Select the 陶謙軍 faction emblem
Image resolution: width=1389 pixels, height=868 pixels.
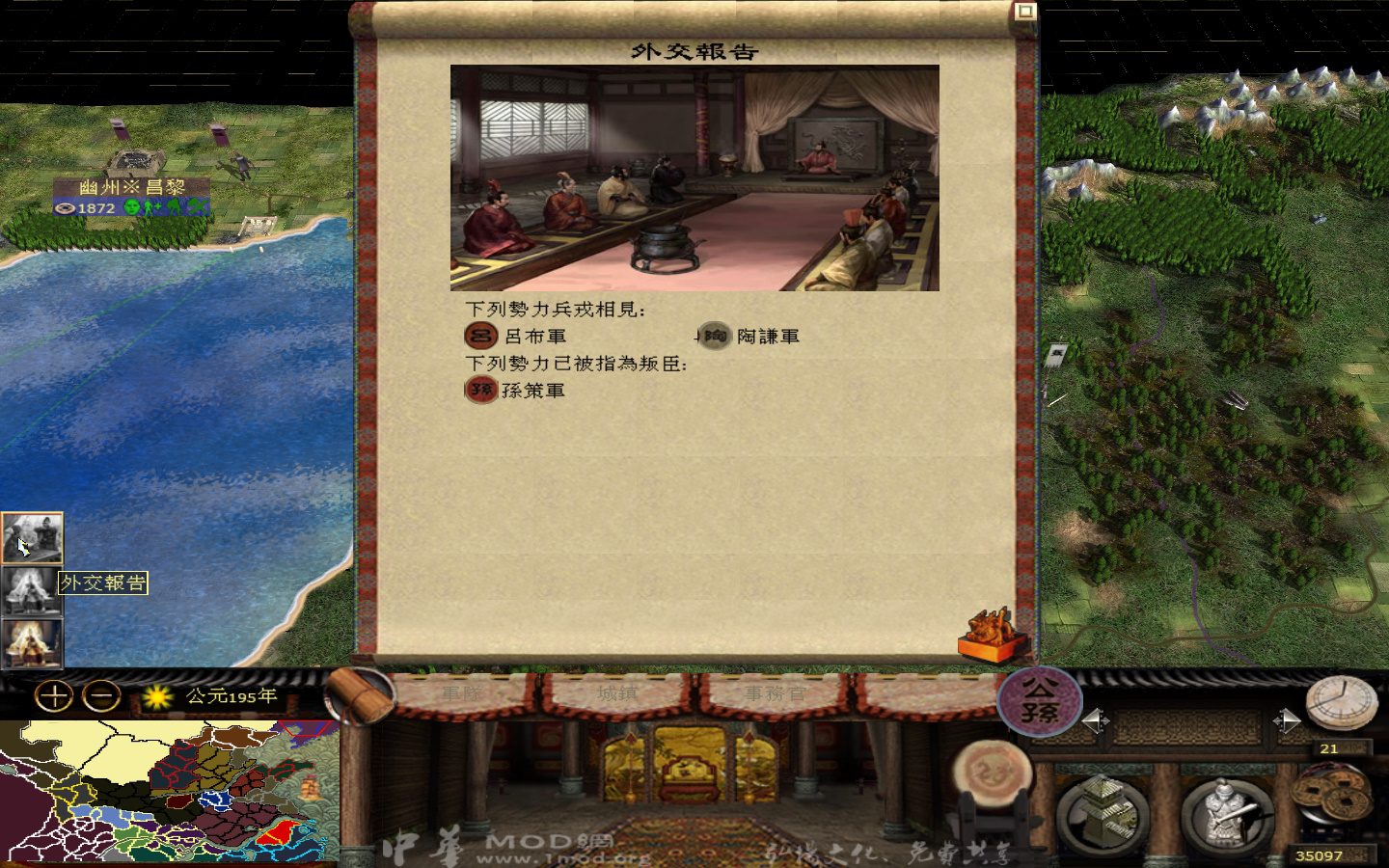714,337
